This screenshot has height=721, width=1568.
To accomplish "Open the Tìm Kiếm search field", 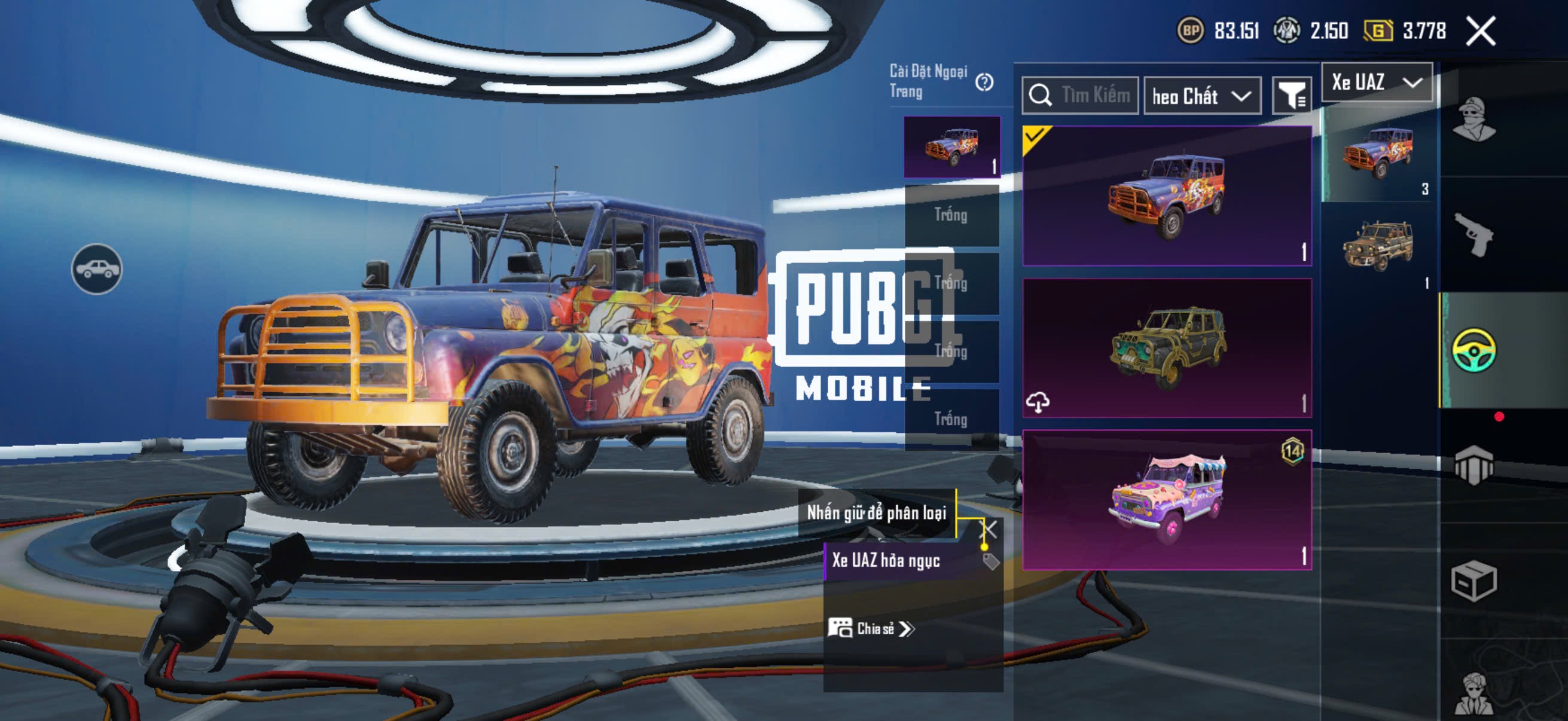I will pyautogui.click(x=1081, y=96).
